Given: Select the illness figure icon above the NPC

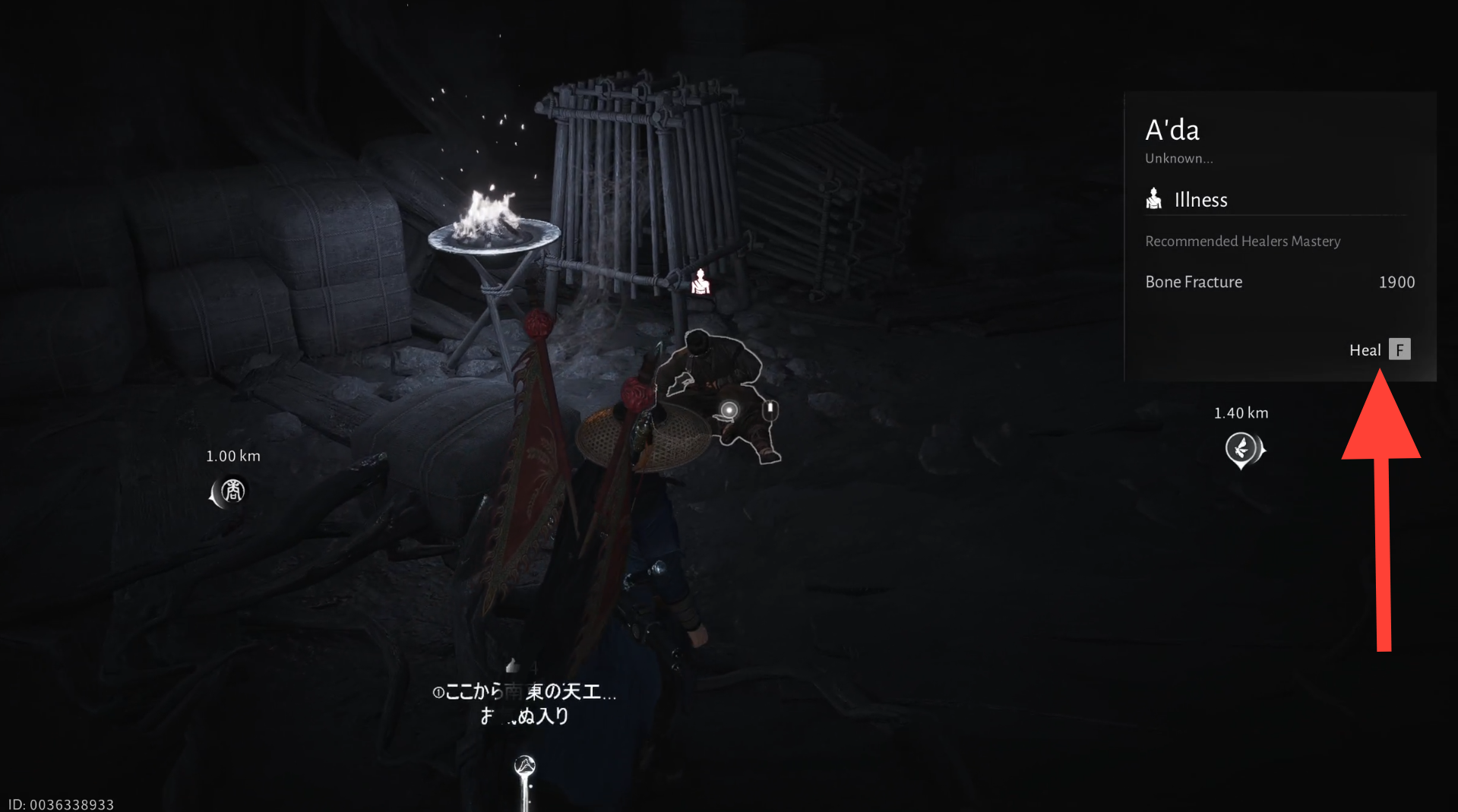Looking at the screenshot, I should (x=700, y=282).
